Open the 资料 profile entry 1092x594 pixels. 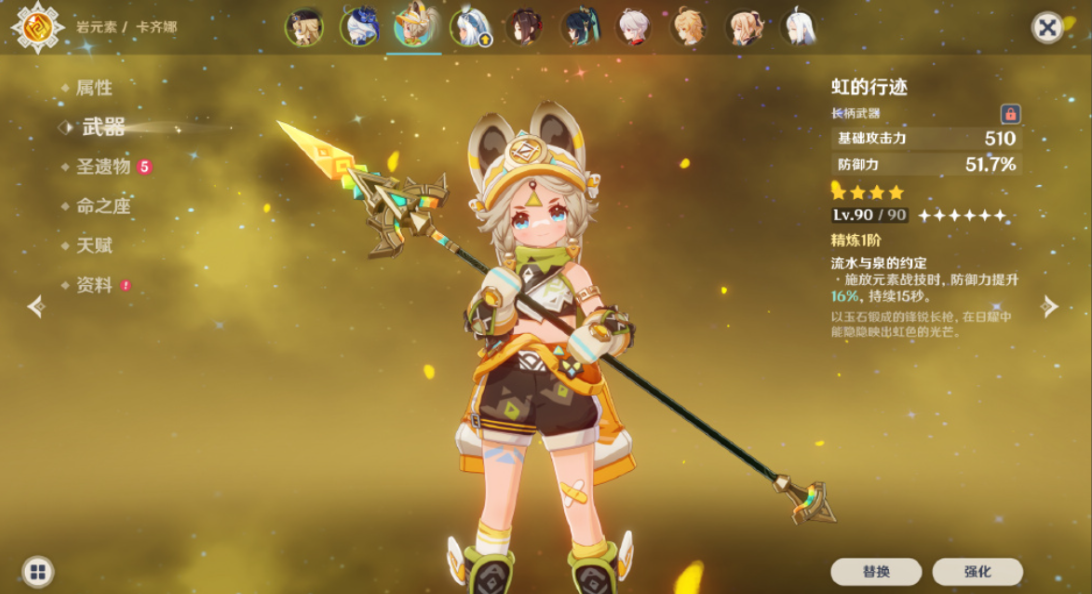pos(94,285)
